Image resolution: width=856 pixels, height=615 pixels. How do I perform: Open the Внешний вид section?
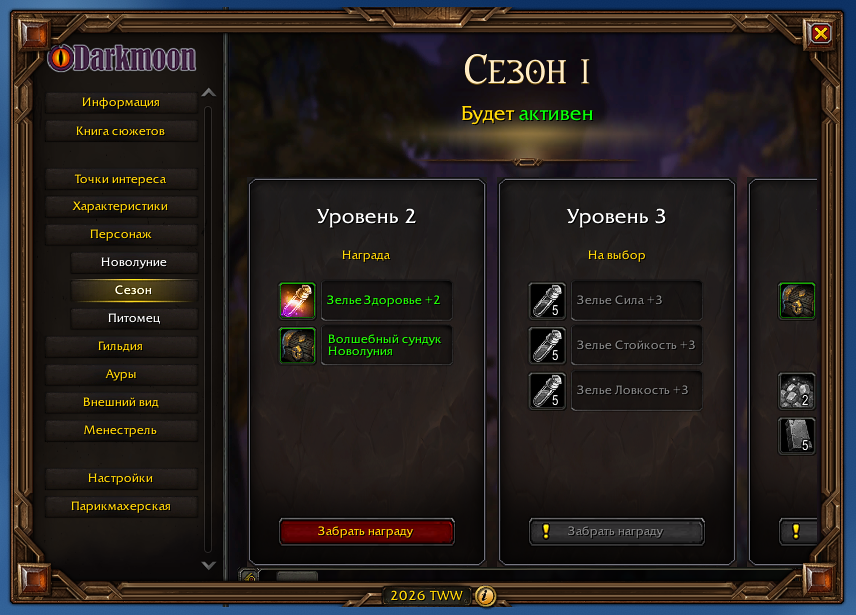click(x=121, y=402)
